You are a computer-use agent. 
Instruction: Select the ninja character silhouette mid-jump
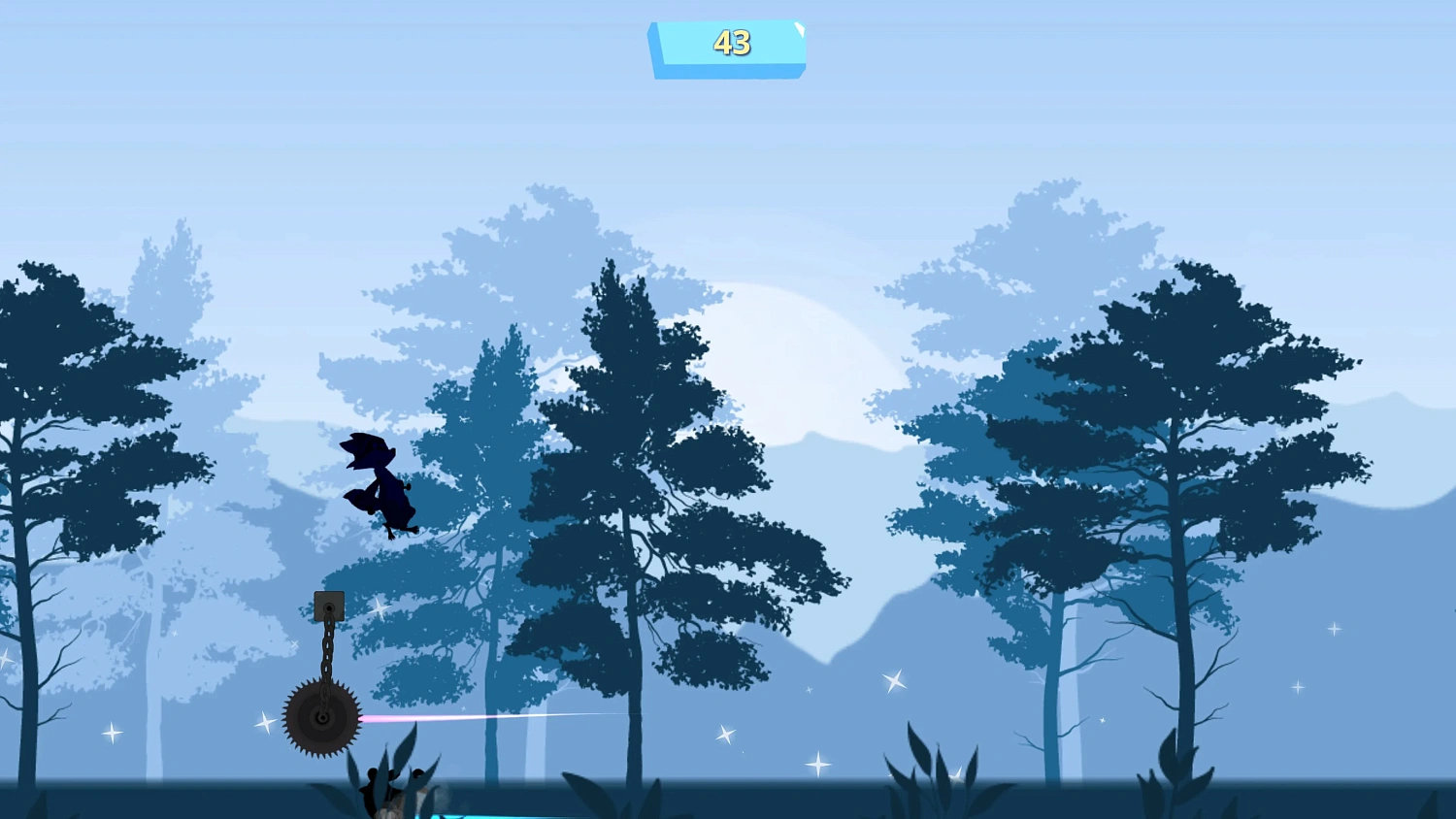click(x=379, y=480)
